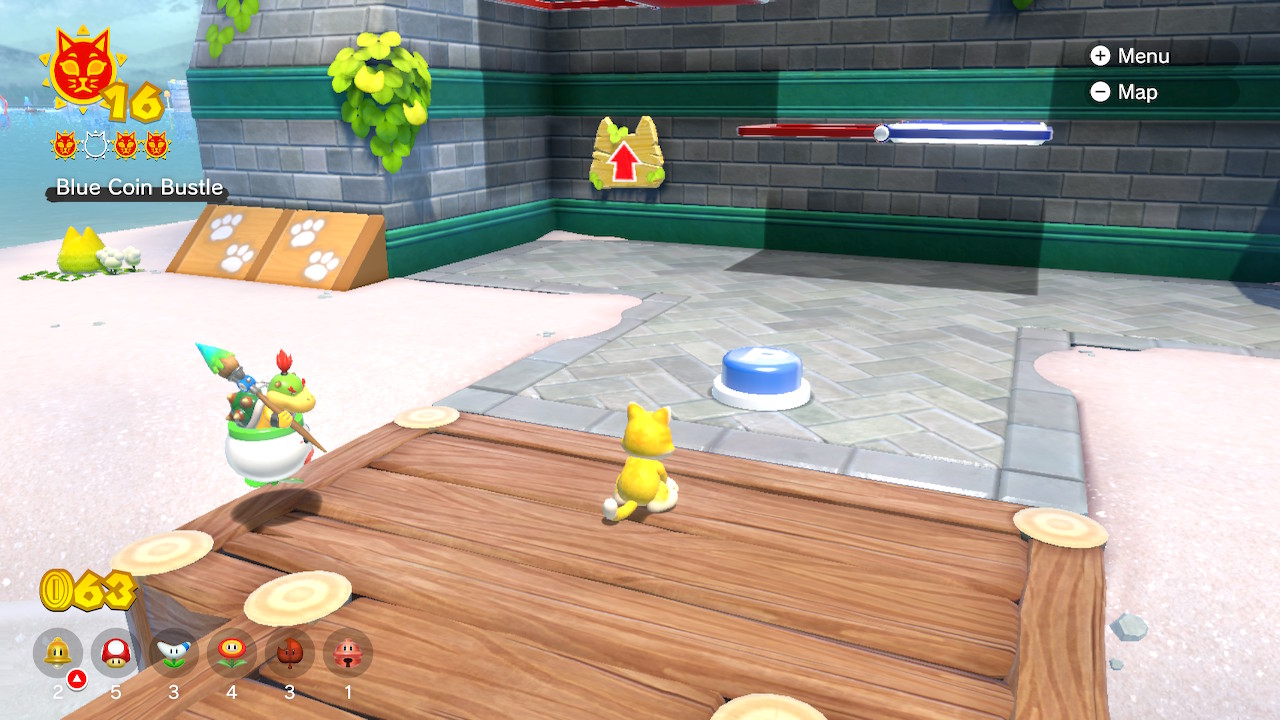Click the uncollected empty Cat Shine indicator
This screenshot has width=1280, height=720.
(95, 146)
